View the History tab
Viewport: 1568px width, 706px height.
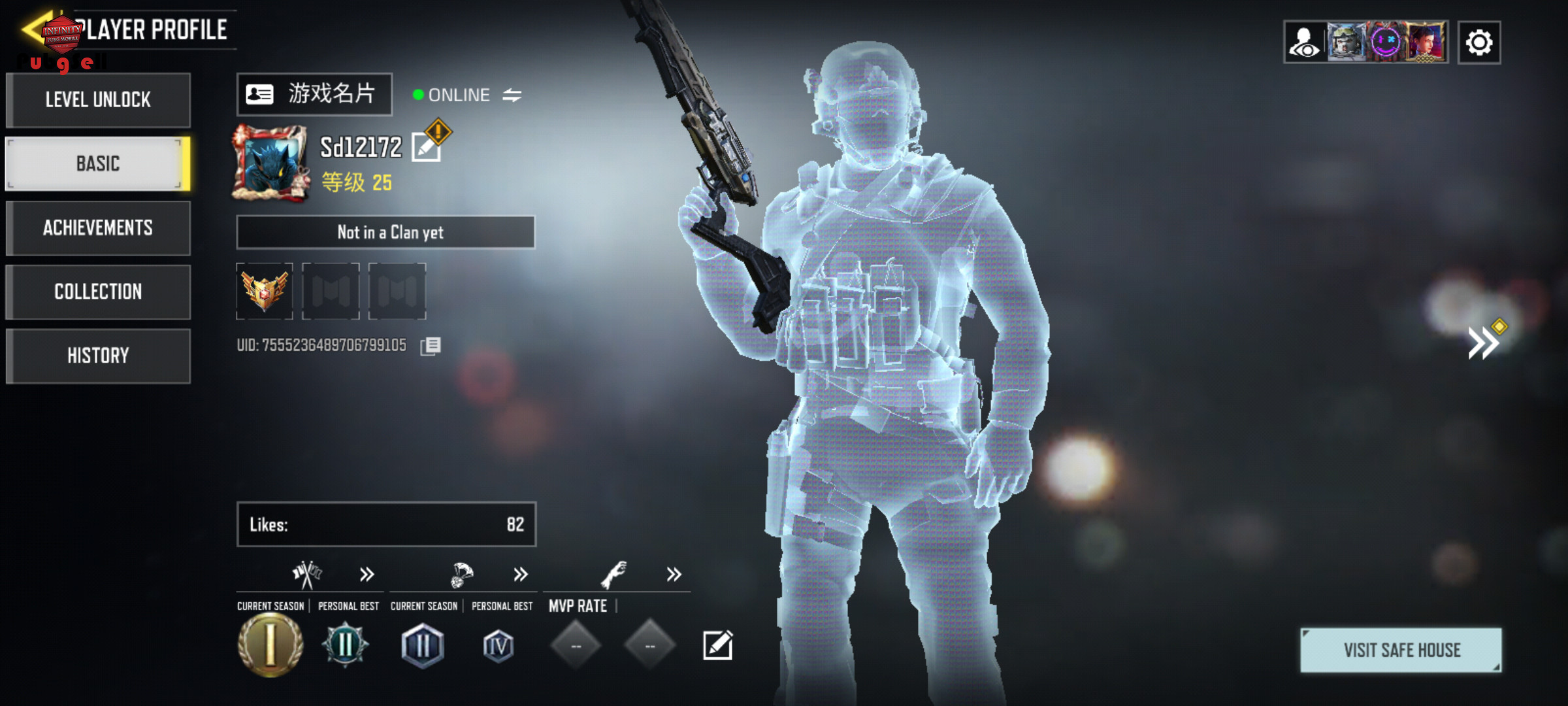tap(98, 356)
